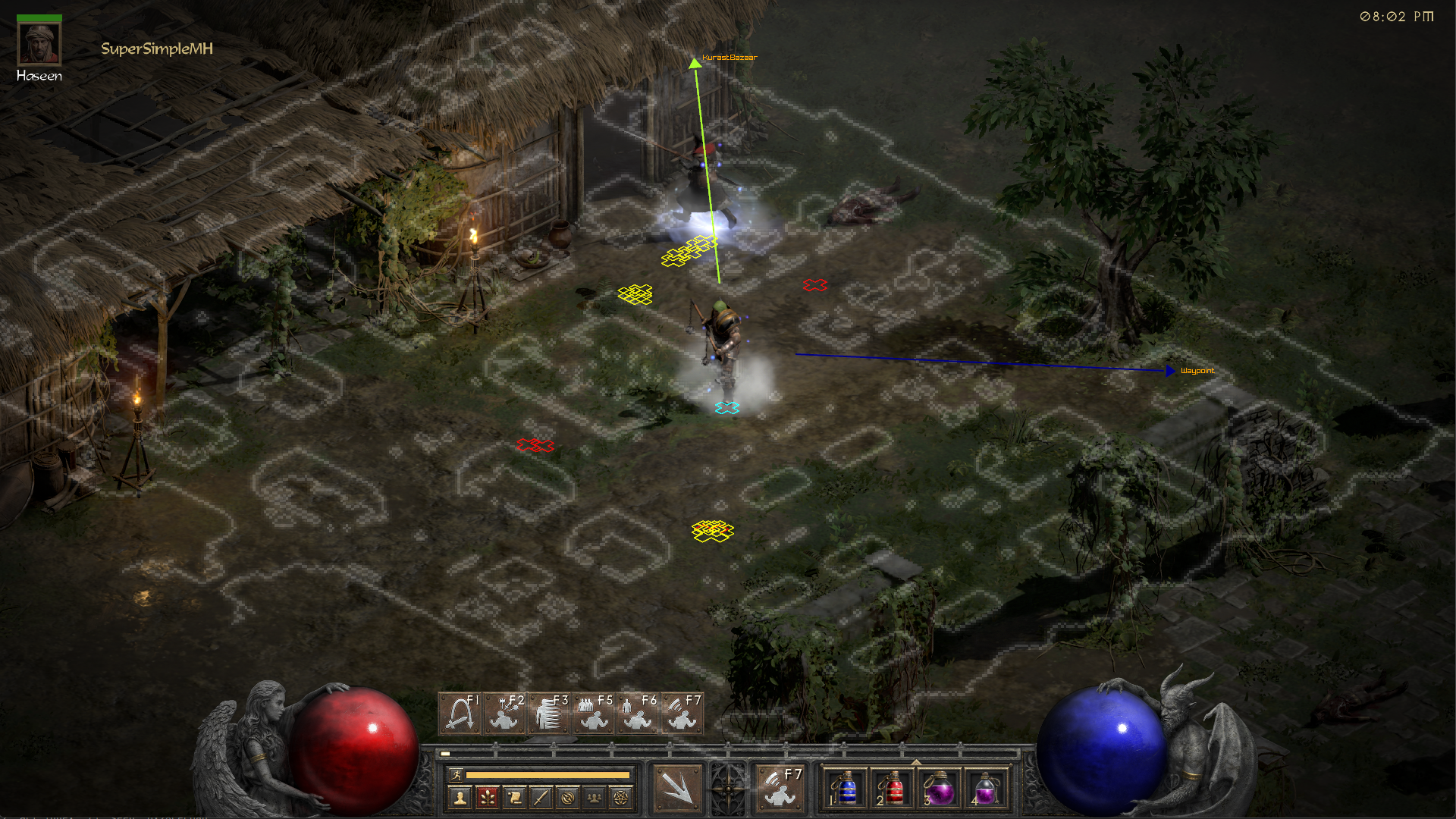
Task: Open the pentagram game menu button
Action: pos(621,798)
